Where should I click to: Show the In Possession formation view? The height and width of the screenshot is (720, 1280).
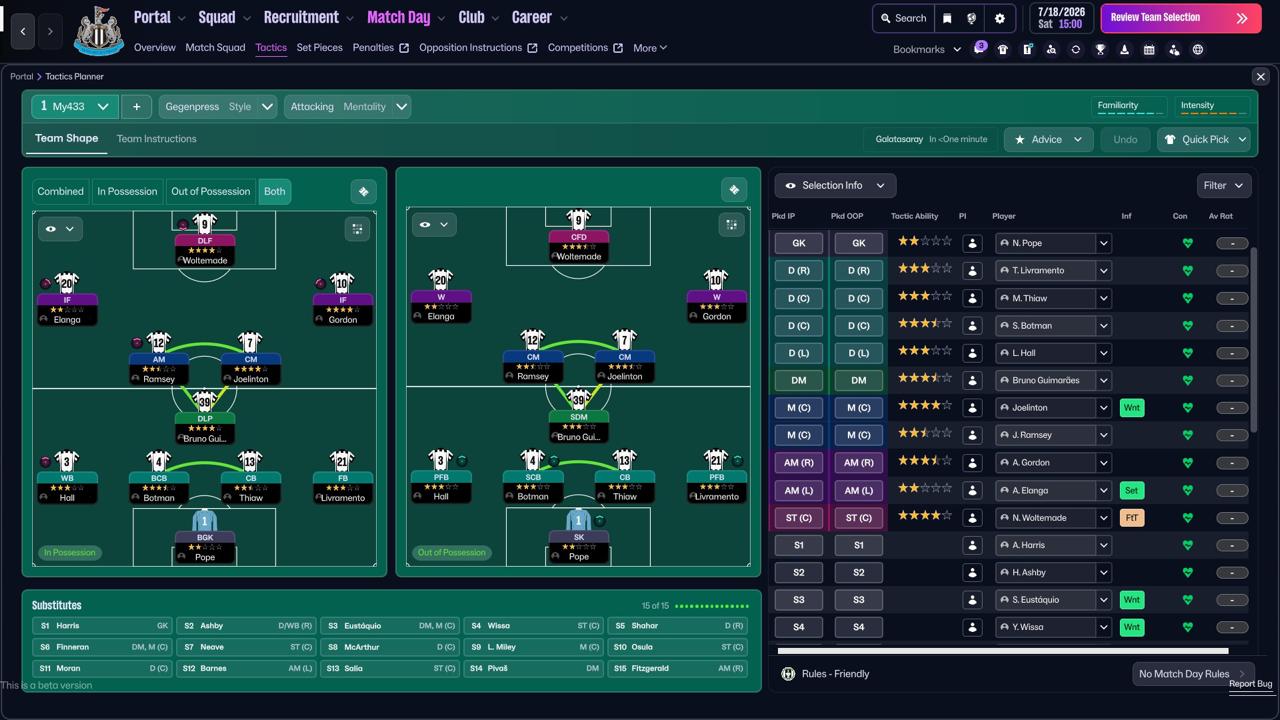tap(127, 192)
